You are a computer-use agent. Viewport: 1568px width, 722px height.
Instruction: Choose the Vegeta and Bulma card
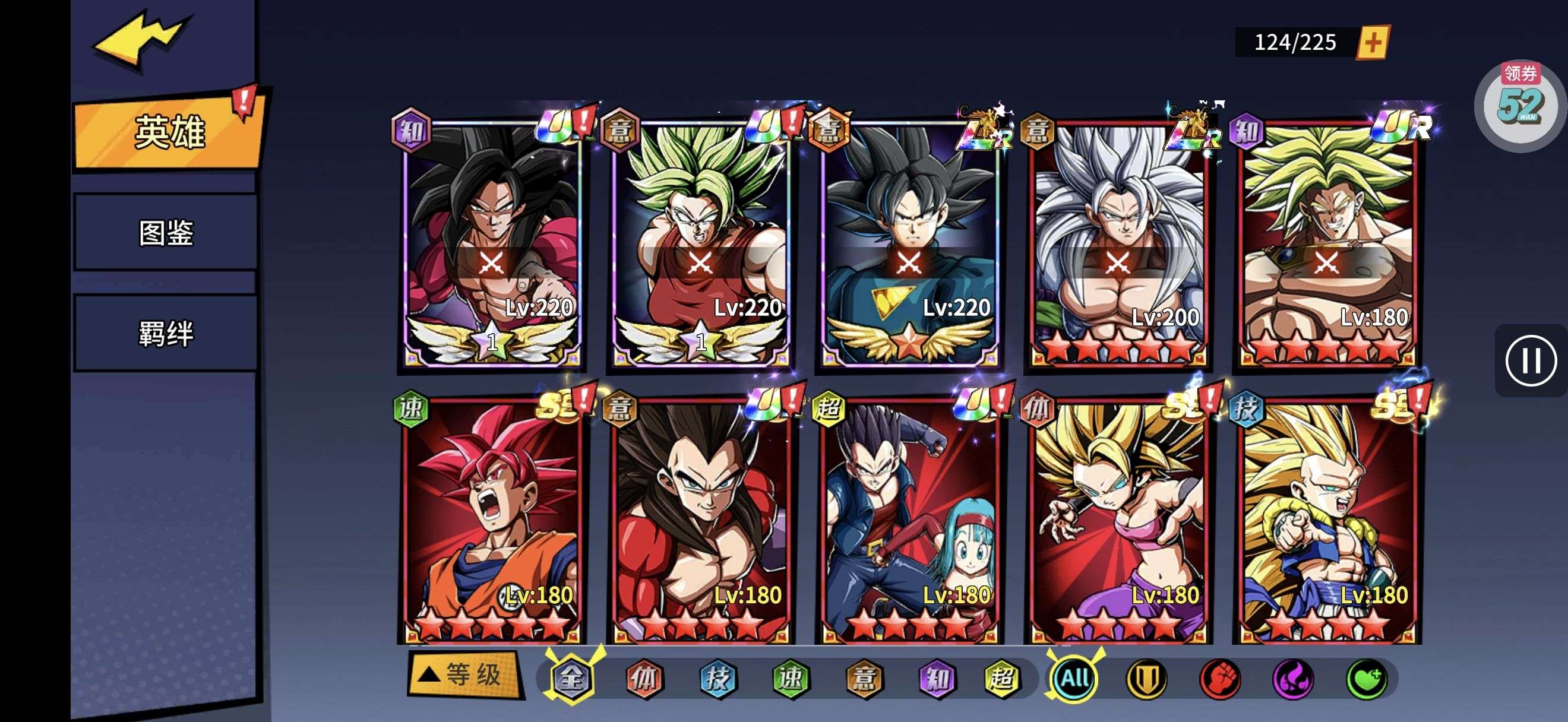[909, 520]
